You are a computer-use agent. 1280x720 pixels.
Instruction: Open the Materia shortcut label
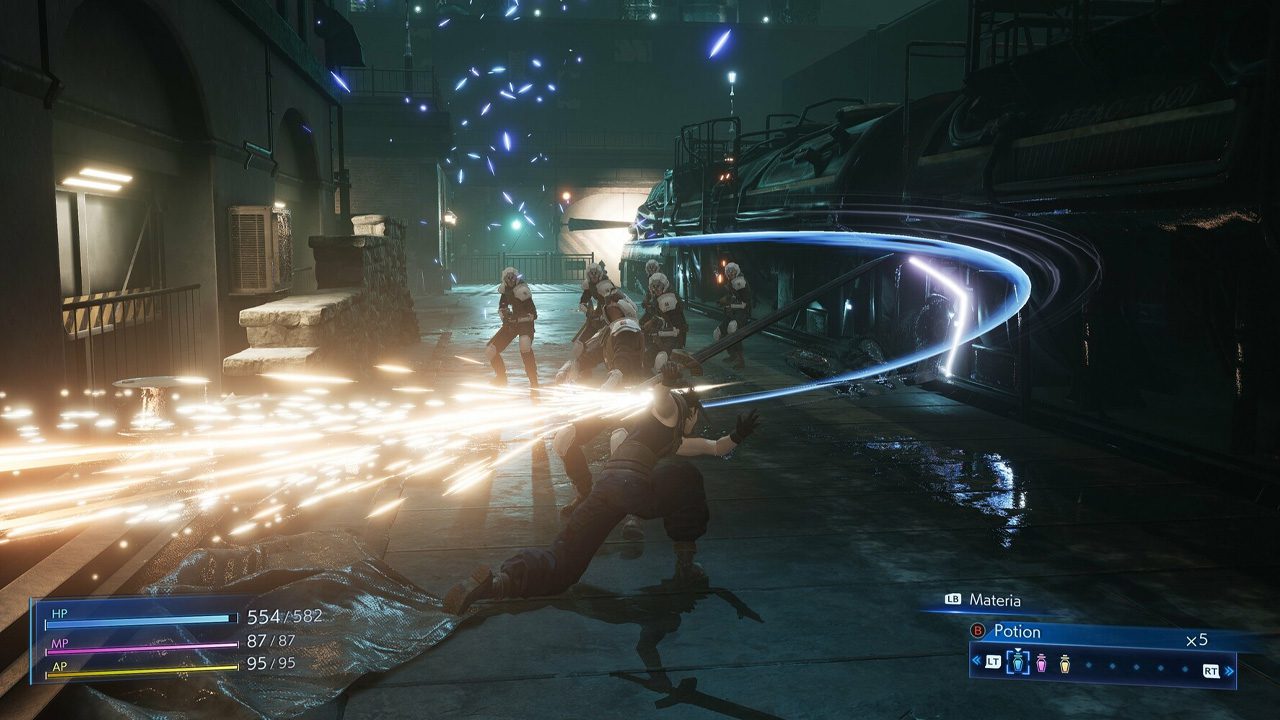pyautogui.click(x=994, y=600)
